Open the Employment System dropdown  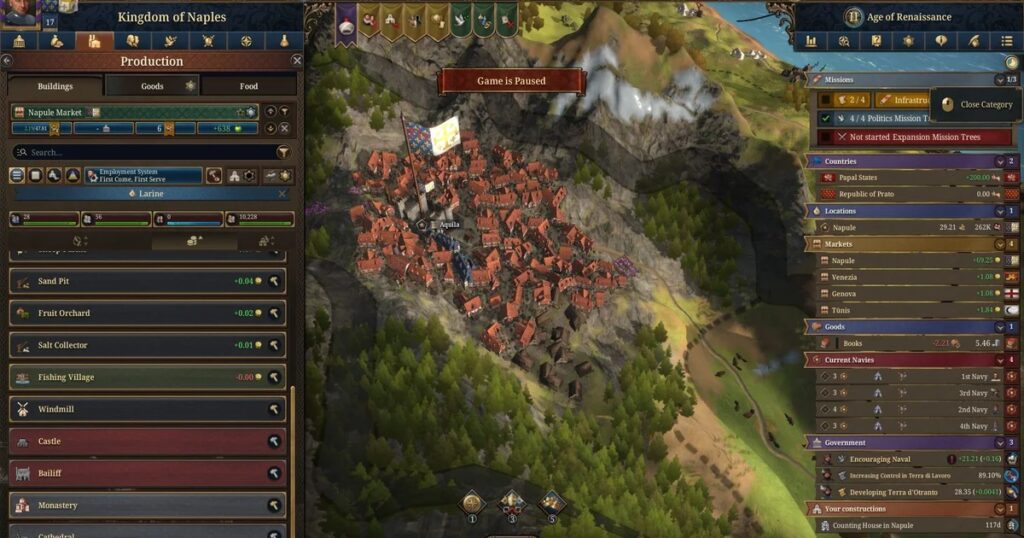coord(143,175)
